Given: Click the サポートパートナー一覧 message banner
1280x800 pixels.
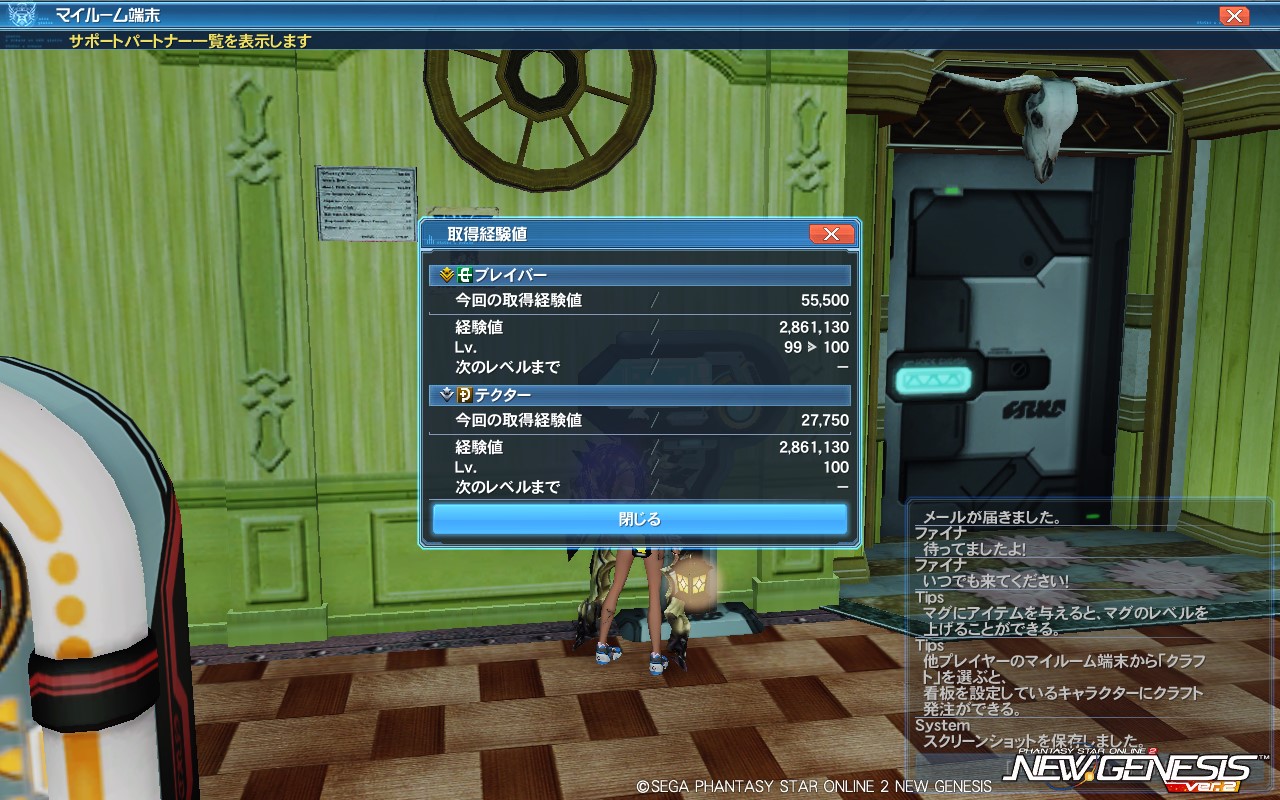Looking at the screenshot, I should (x=190, y=41).
